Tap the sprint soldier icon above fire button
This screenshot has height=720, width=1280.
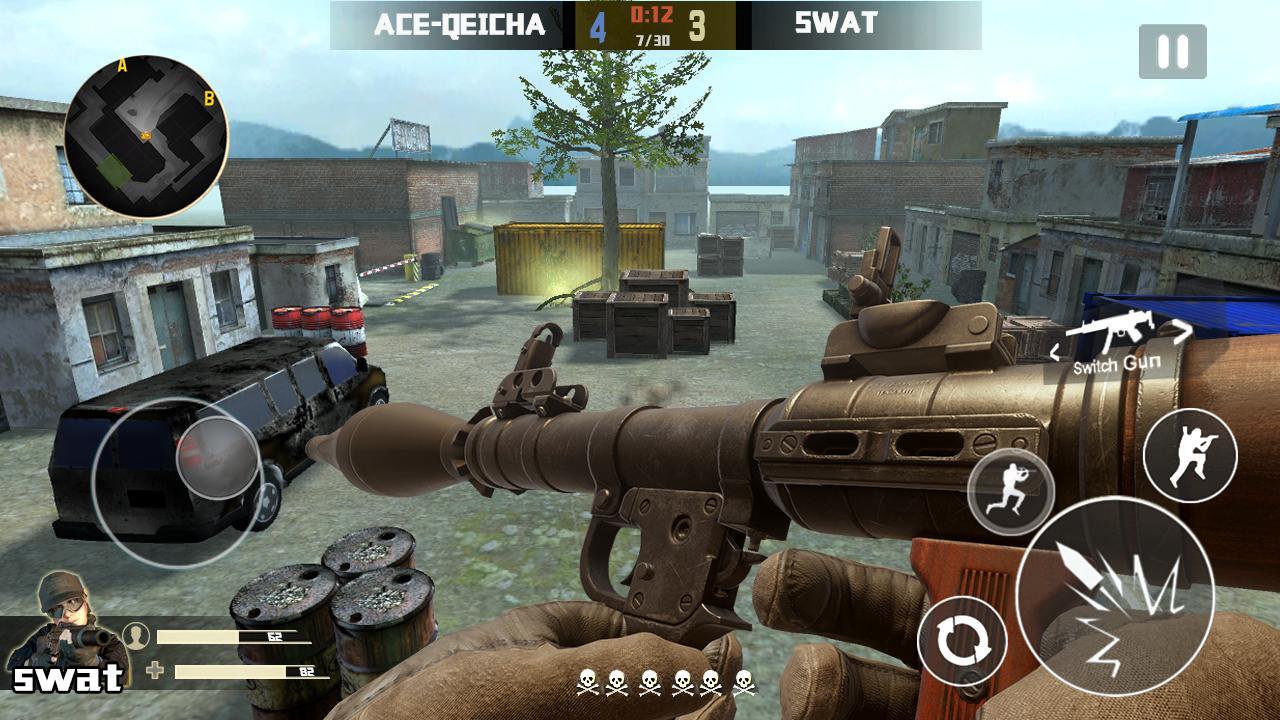1011,490
